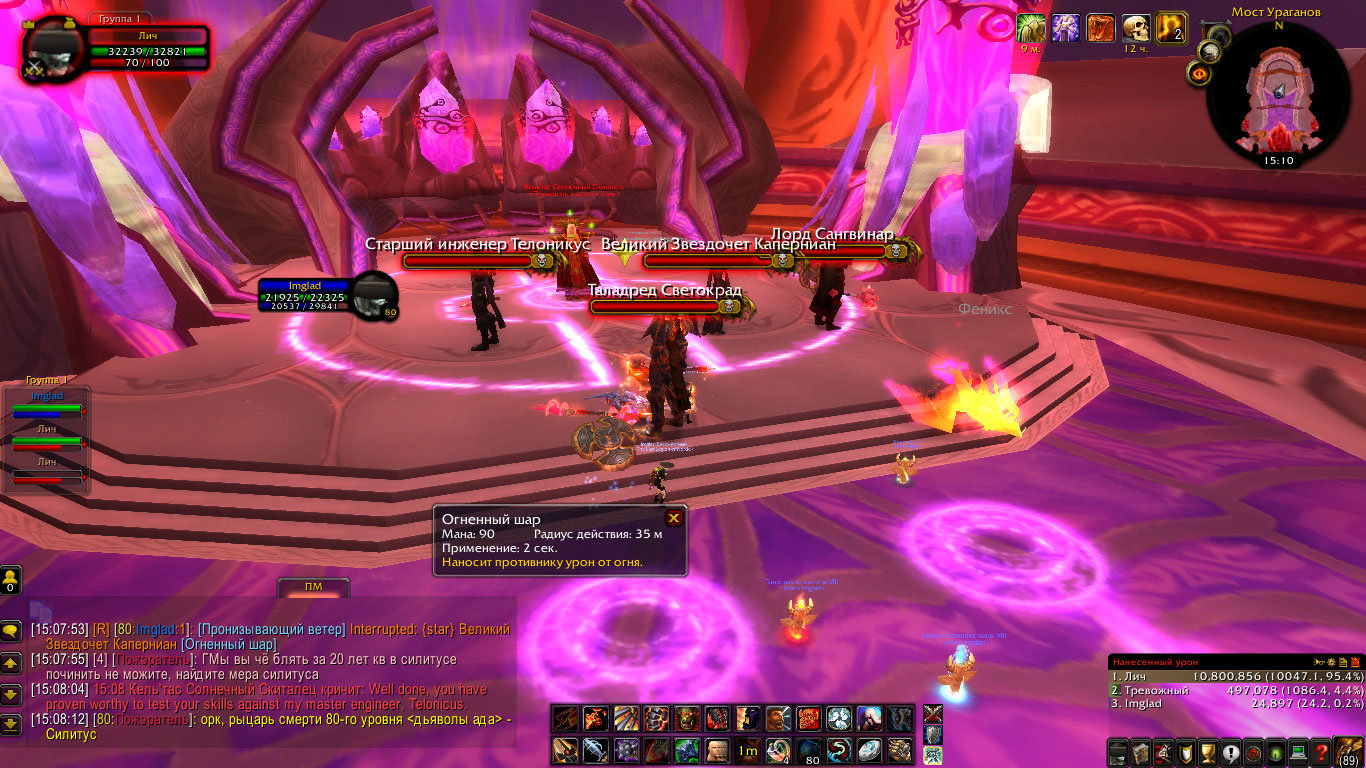Open the red question mark help button
This screenshot has height=768, width=1366.
tap(1322, 752)
